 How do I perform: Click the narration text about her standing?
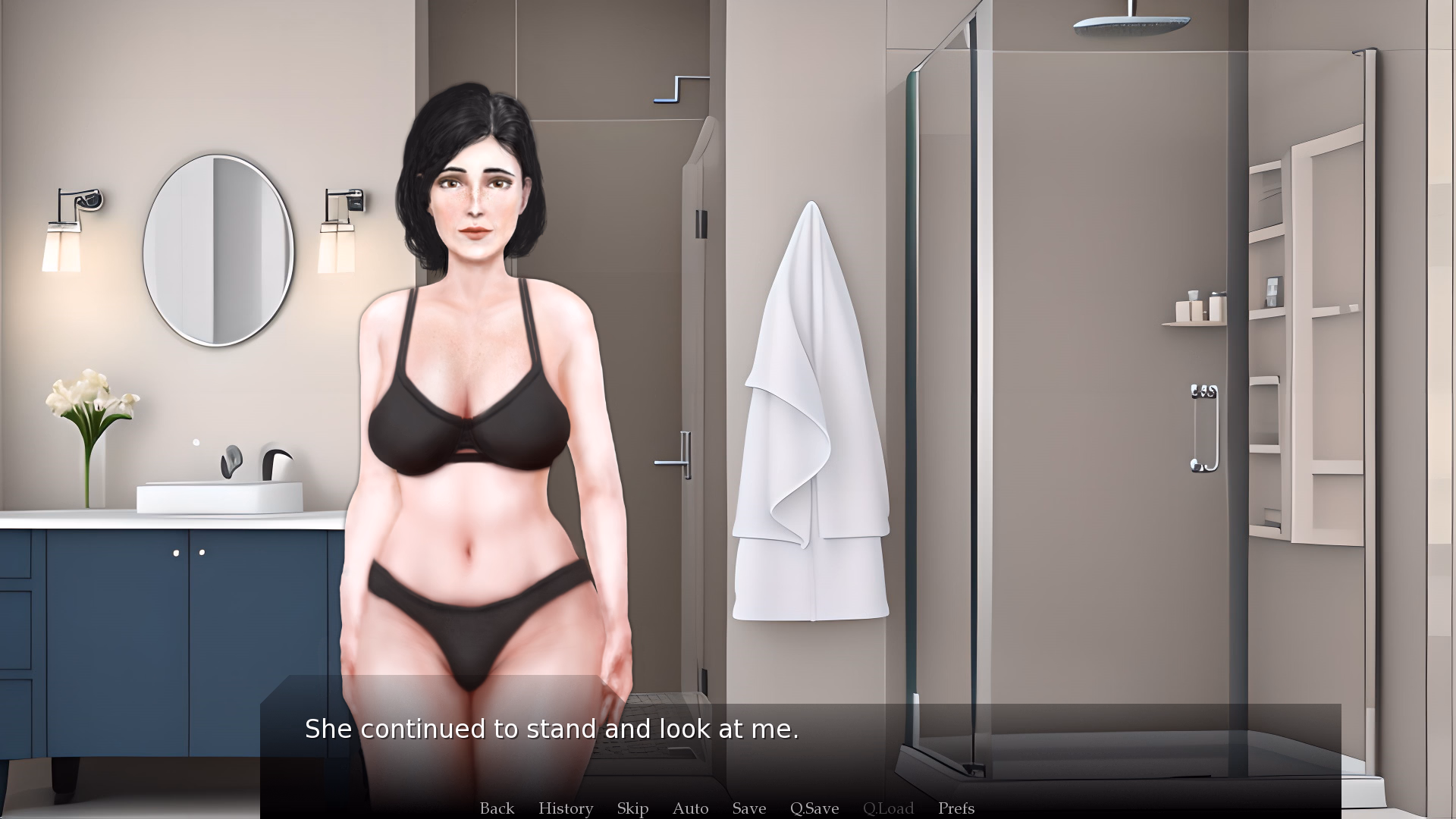click(552, 728)
